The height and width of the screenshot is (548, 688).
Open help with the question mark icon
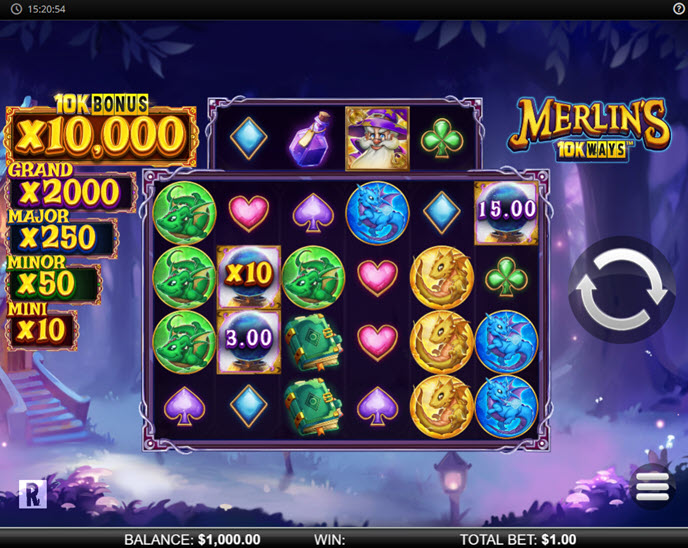click(679, 8)
